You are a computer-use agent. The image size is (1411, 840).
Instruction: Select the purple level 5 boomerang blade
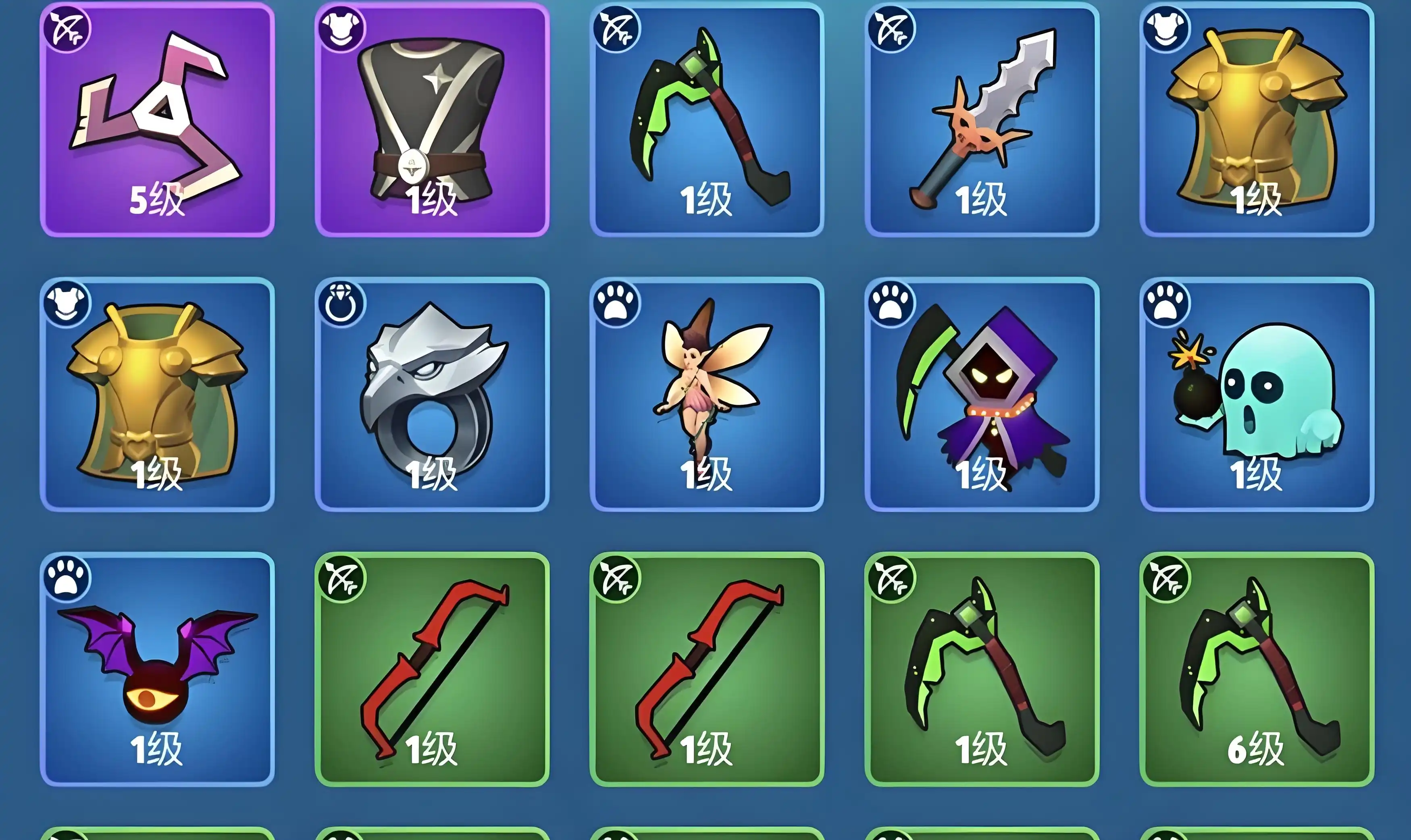click(157, 119)
